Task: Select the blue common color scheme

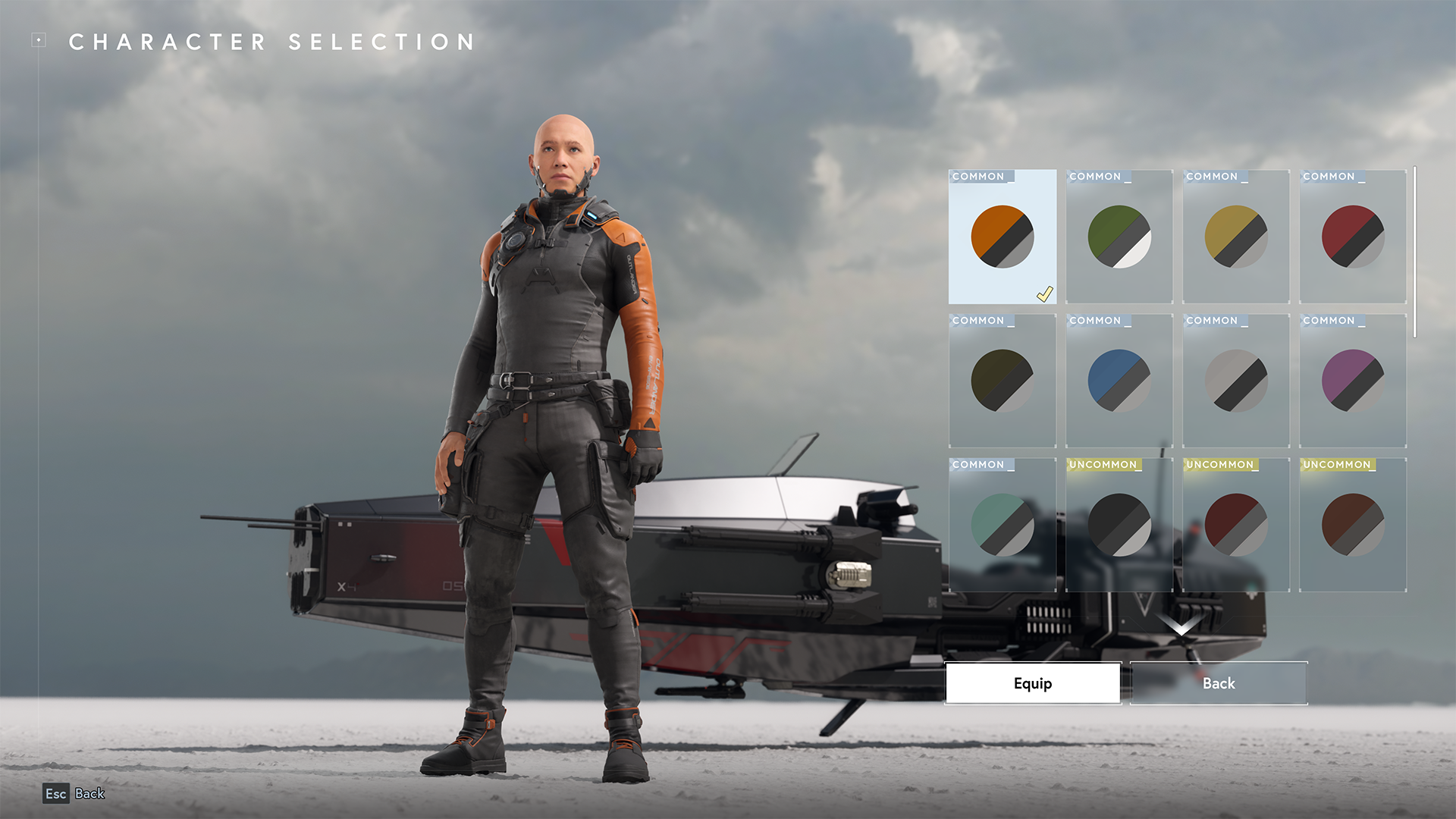Action: 1119,381
